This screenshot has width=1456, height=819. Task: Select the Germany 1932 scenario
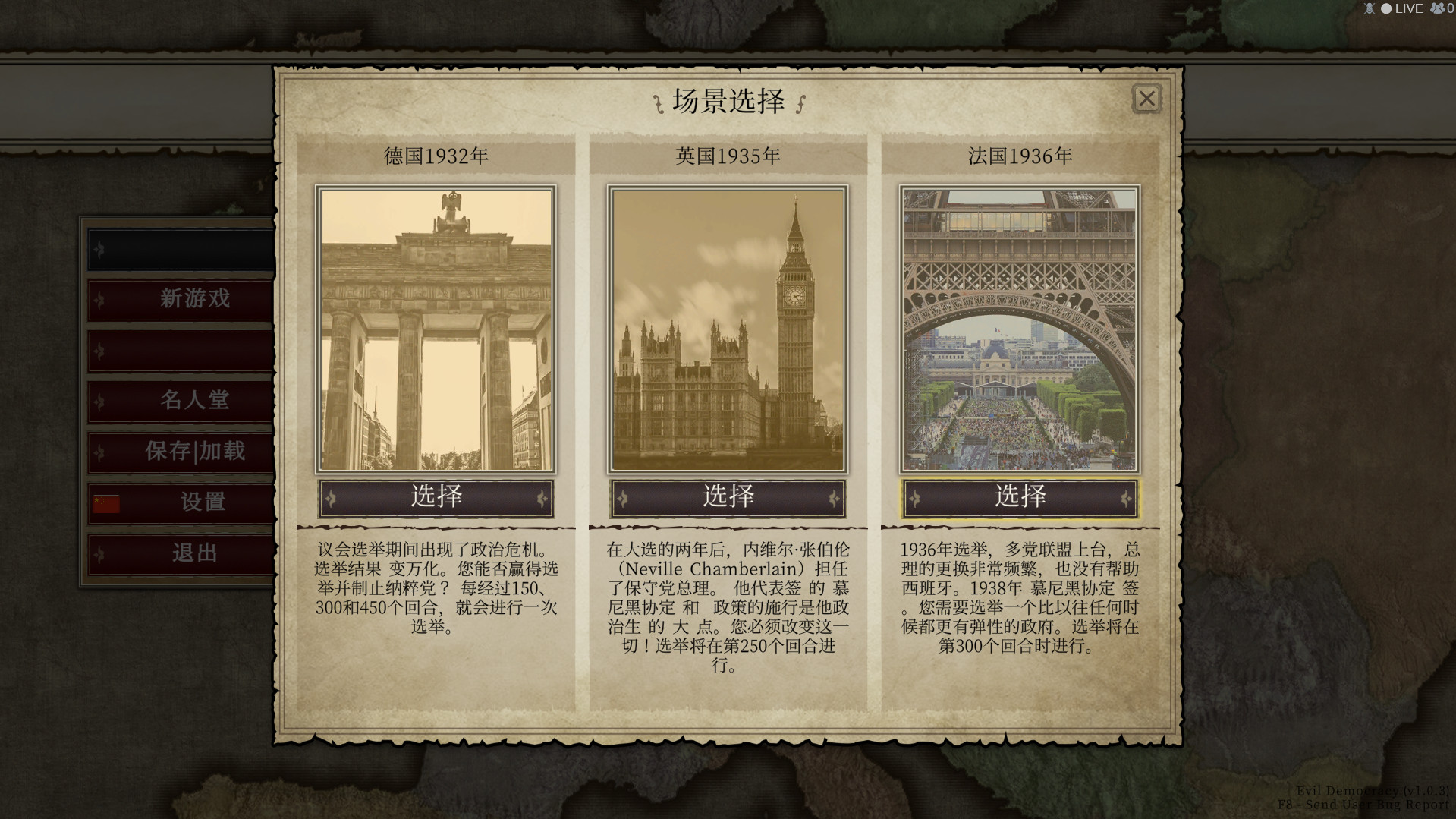pos(436,498)
